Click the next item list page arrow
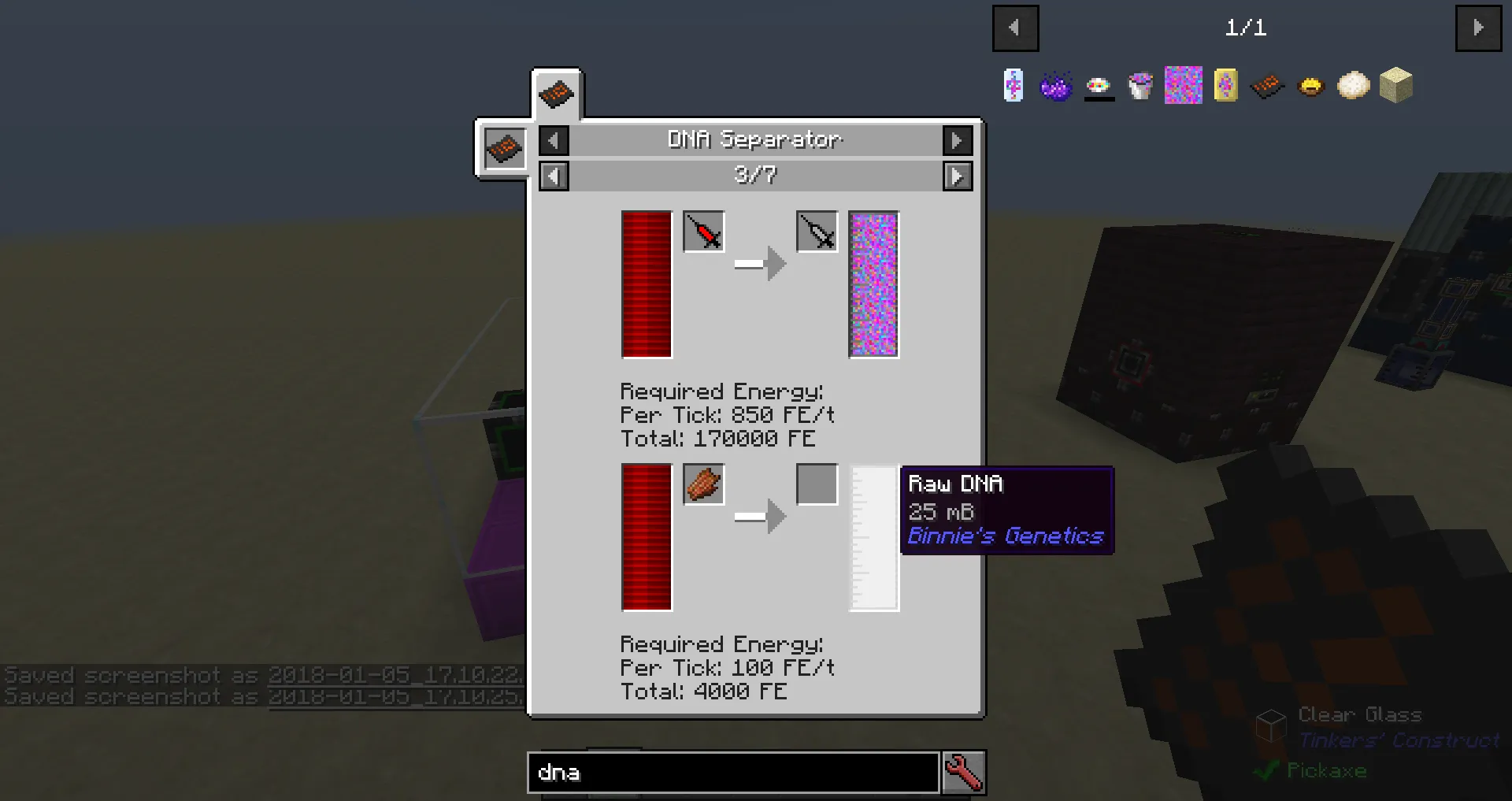 tap(1478, 28)
